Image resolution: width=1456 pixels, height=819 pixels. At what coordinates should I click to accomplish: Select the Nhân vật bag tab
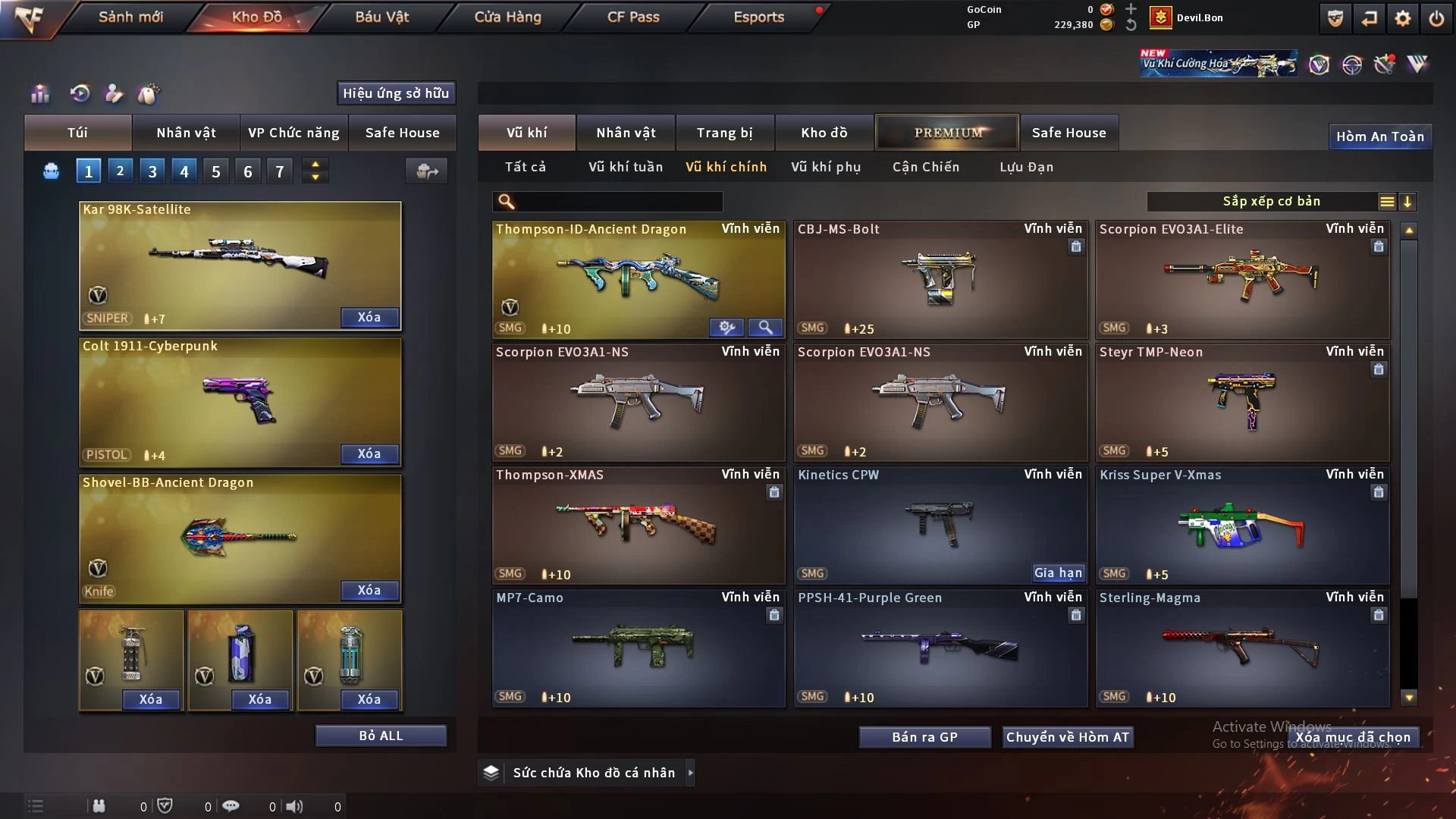coord(186,133)
